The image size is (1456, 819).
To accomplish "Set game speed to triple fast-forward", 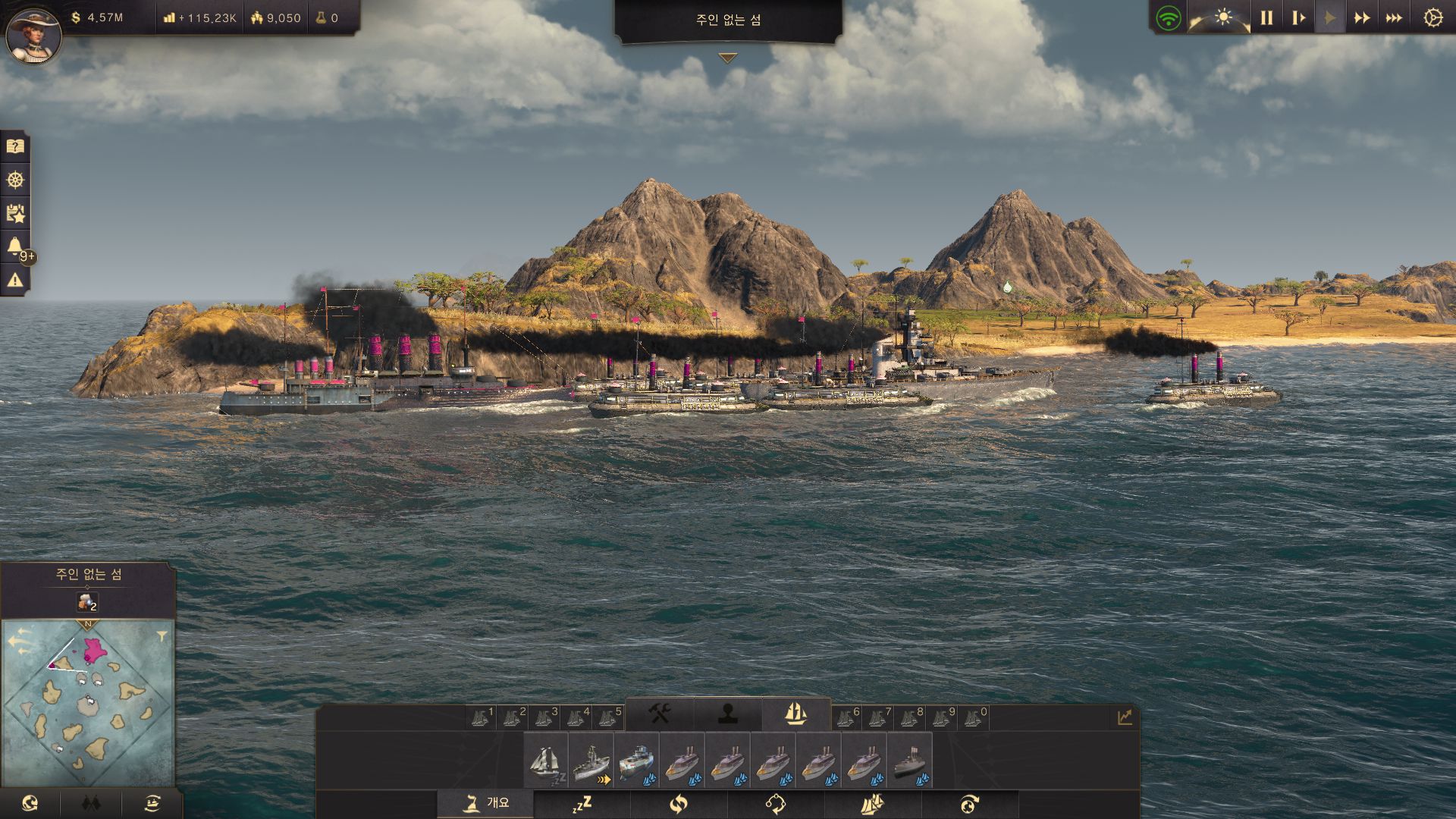I will [1394, 17].
